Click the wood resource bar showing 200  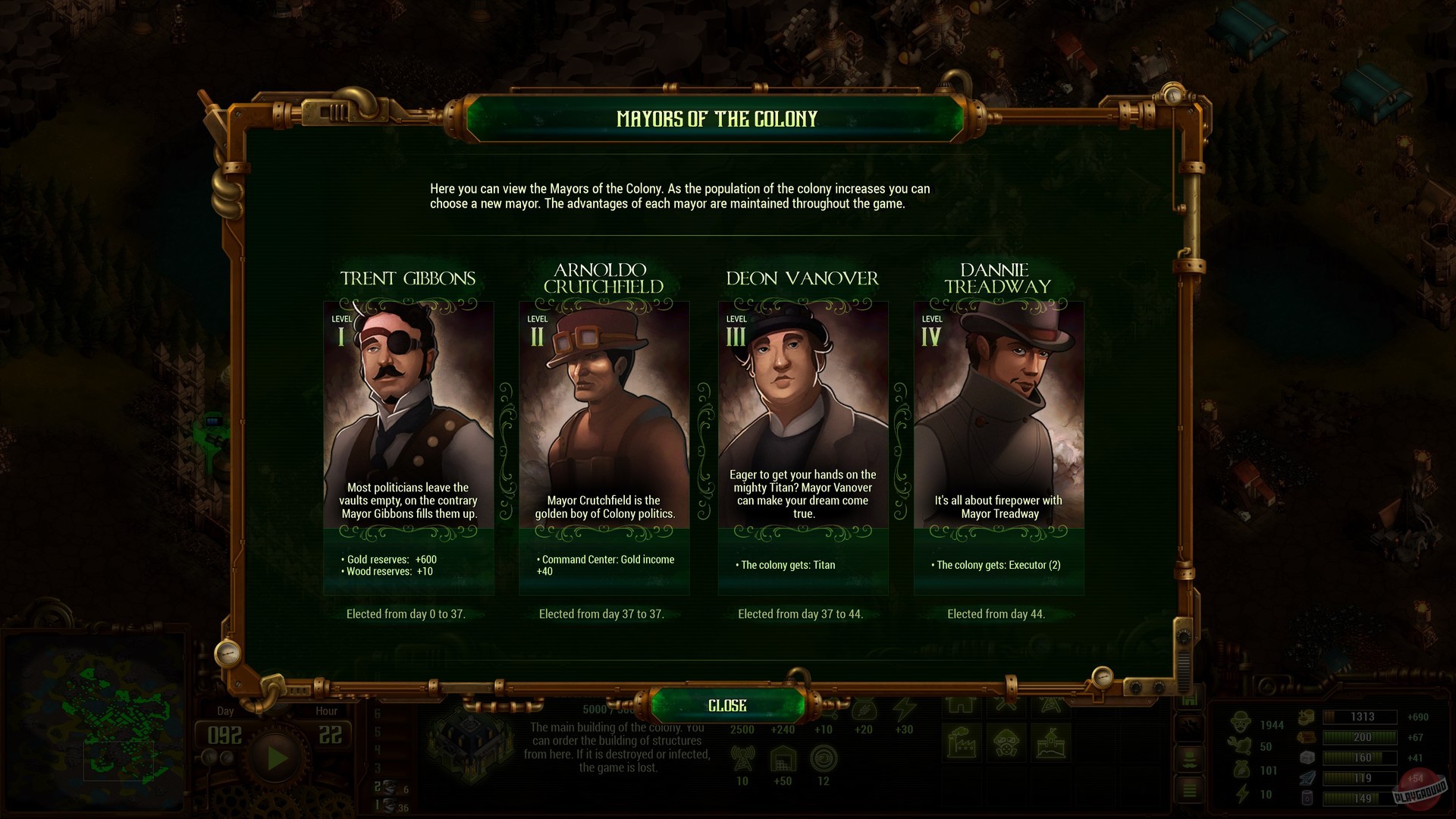(1360, 737)
